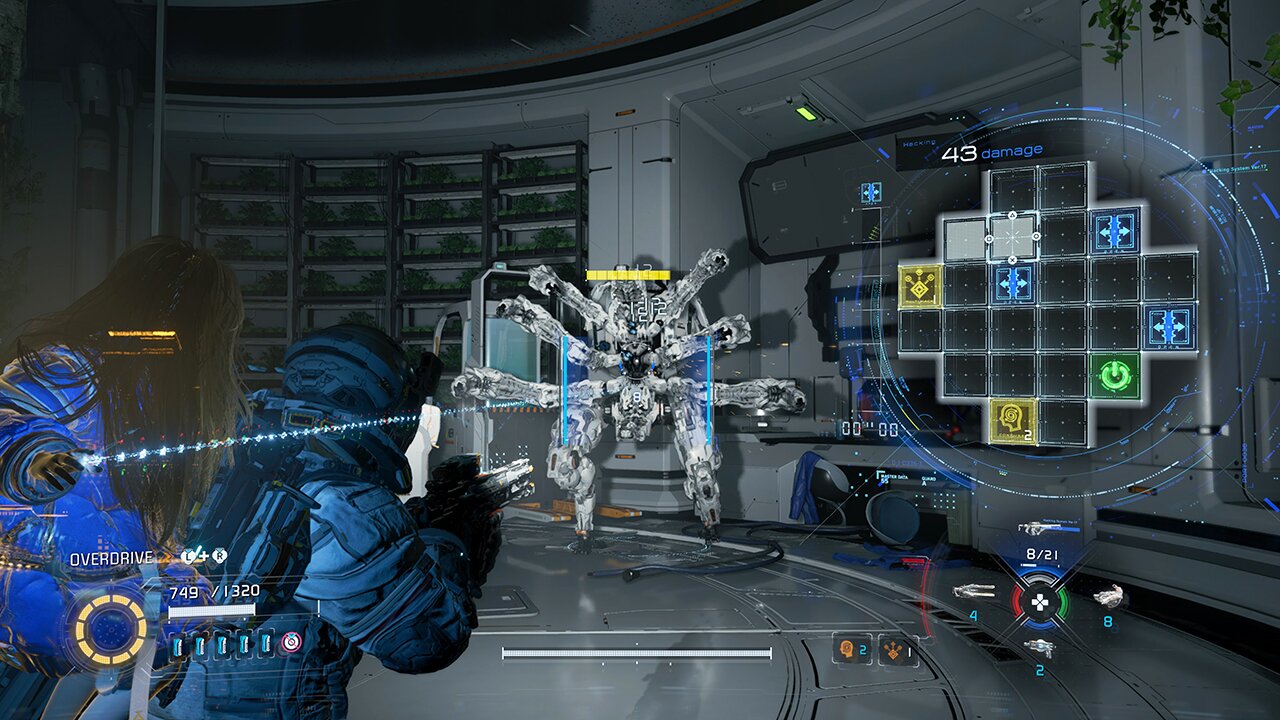Select the yellow diamond hacking node
This screenshot has width=1280, height=720.
pos(921,286)
